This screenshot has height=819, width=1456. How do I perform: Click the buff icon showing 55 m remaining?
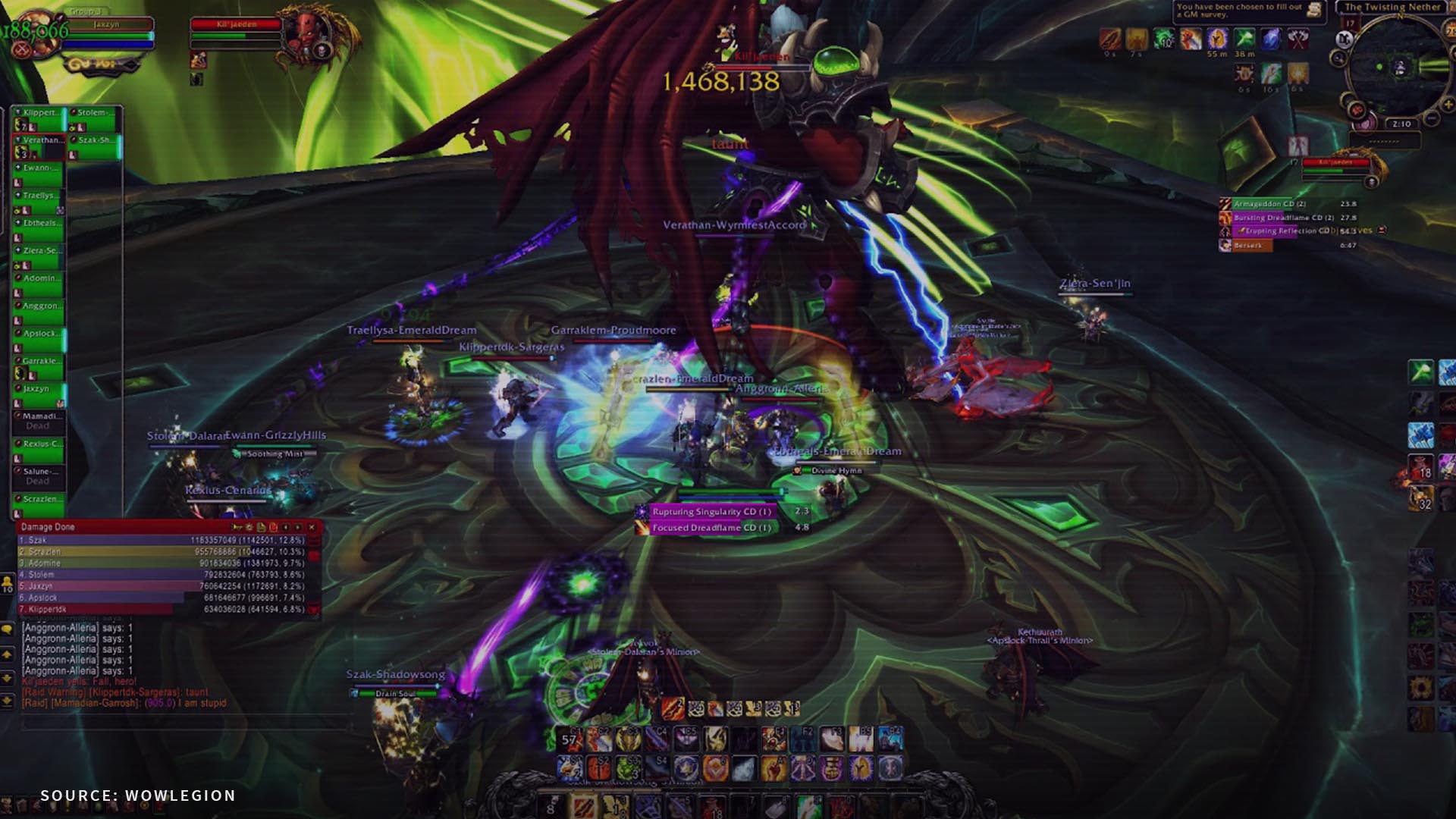click(x=1217, y=39)
